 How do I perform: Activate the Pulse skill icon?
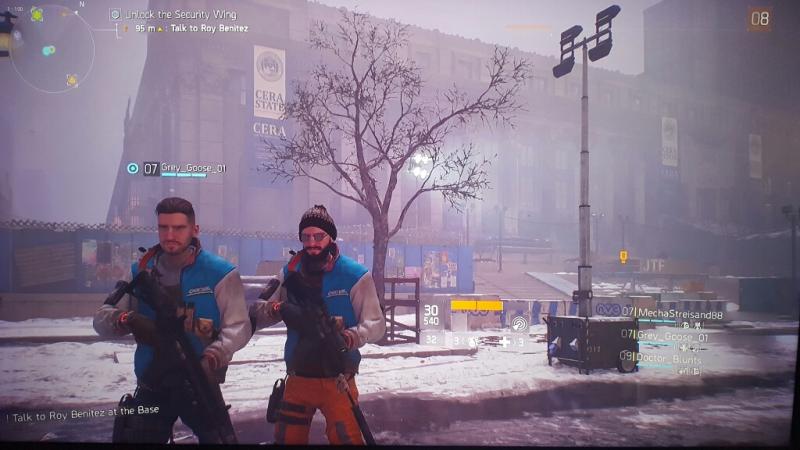pyautogui.click(x=518, y=323)
